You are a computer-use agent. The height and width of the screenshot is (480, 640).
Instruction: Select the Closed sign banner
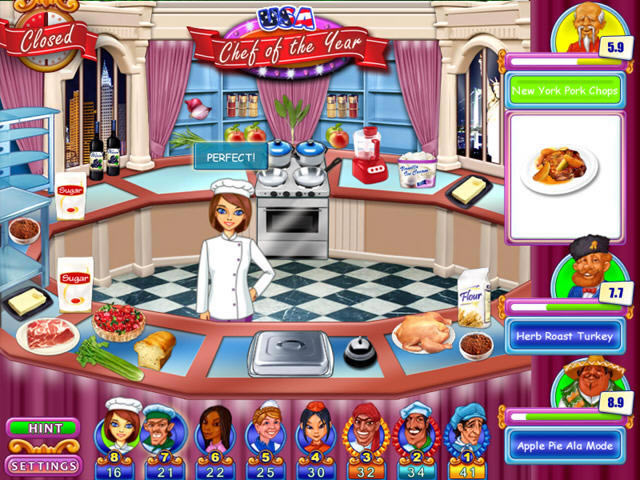47,40
